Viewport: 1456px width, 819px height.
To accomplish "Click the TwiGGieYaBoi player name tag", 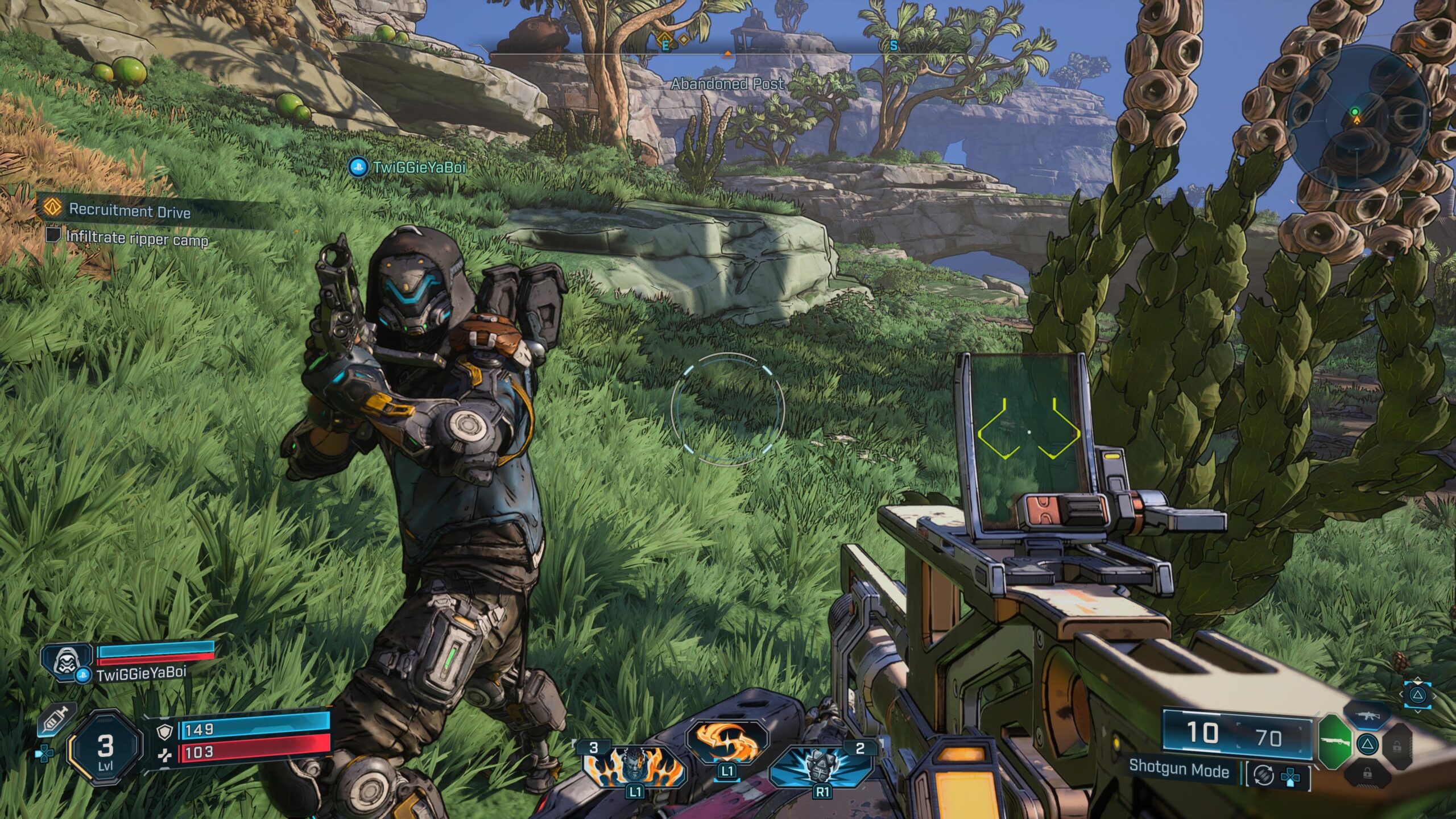I will pos(418,167).
